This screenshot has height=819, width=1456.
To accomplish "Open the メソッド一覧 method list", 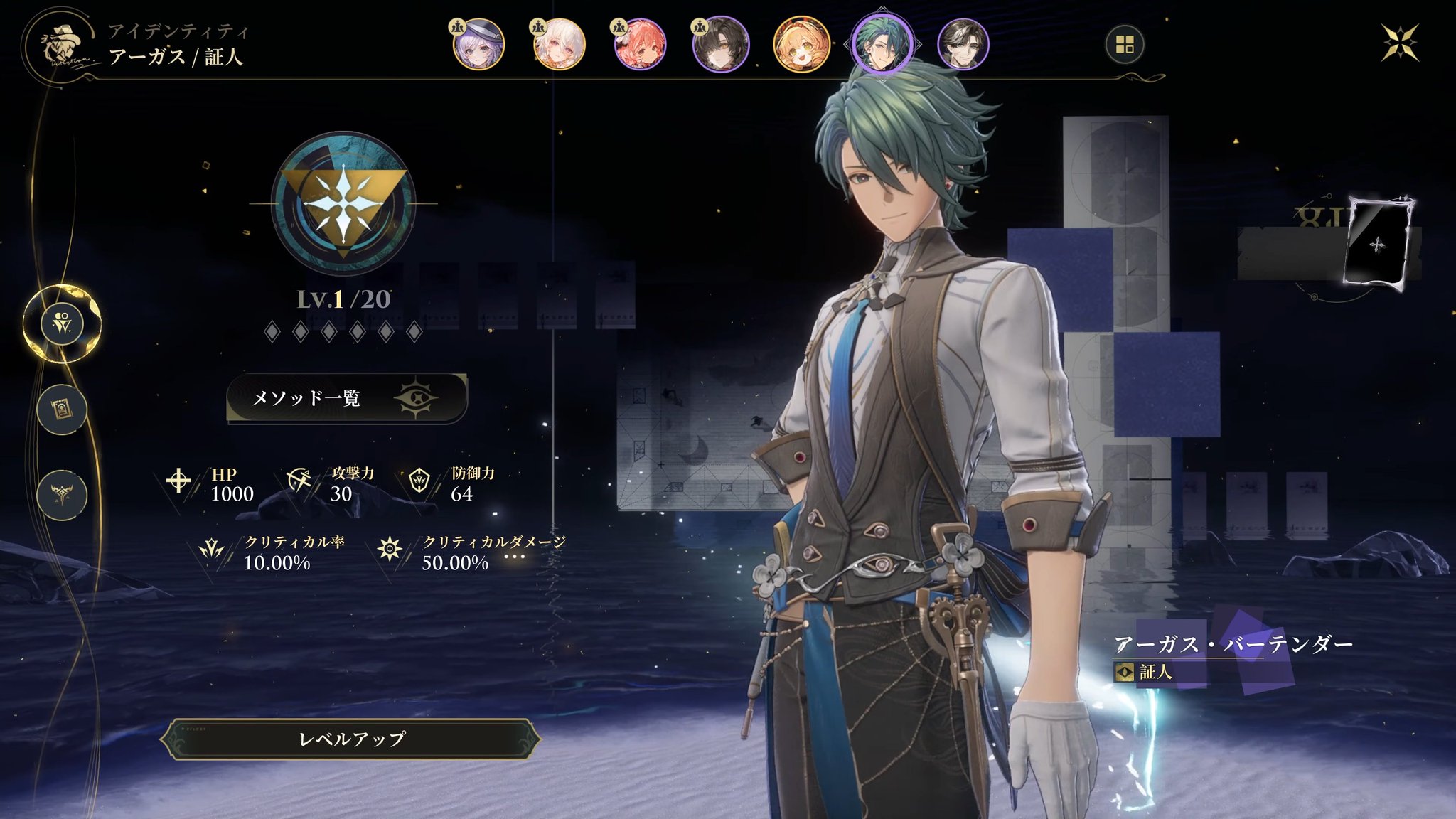I will click(346, 397).
